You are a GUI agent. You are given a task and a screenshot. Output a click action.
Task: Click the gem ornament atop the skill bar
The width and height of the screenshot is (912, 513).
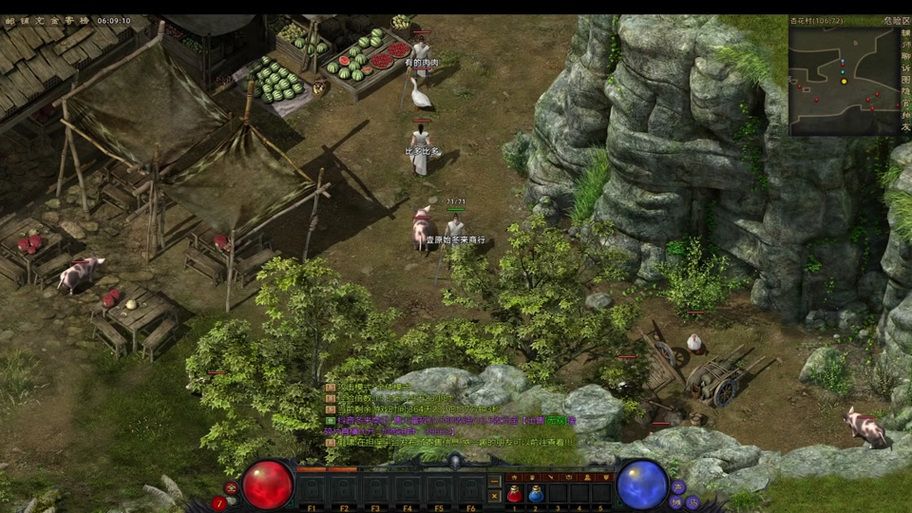coord(455,460)
